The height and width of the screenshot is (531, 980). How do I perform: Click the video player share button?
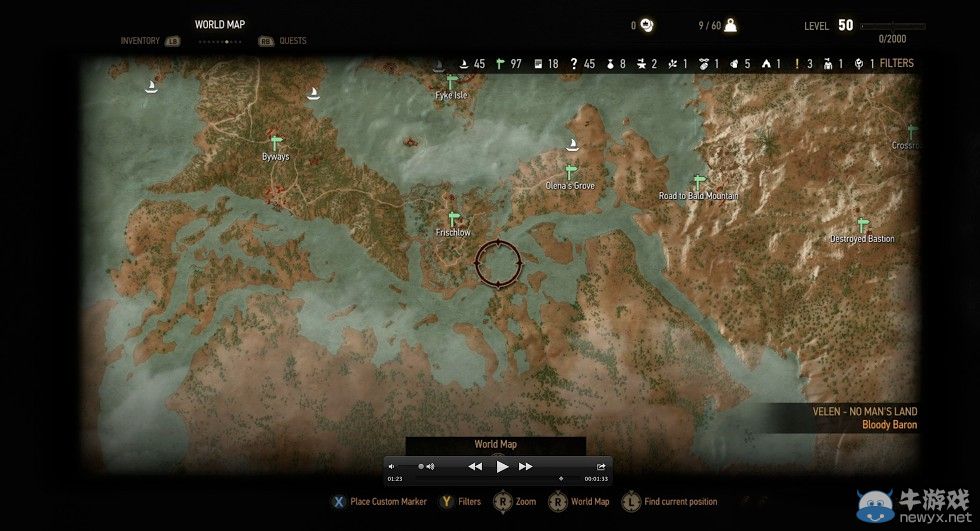[601, 466]
